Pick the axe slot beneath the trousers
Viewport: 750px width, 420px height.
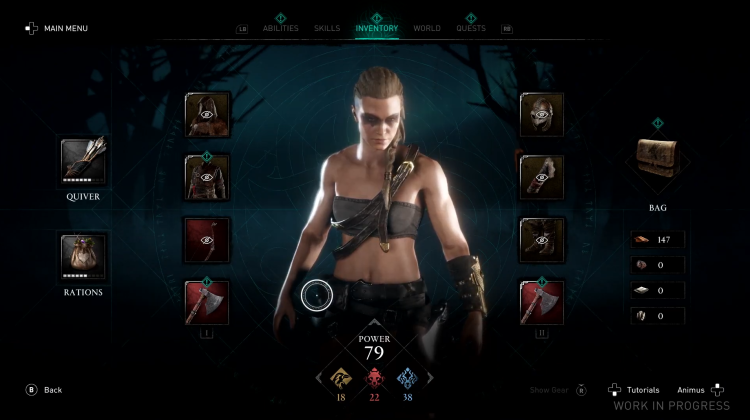[542, 302]
